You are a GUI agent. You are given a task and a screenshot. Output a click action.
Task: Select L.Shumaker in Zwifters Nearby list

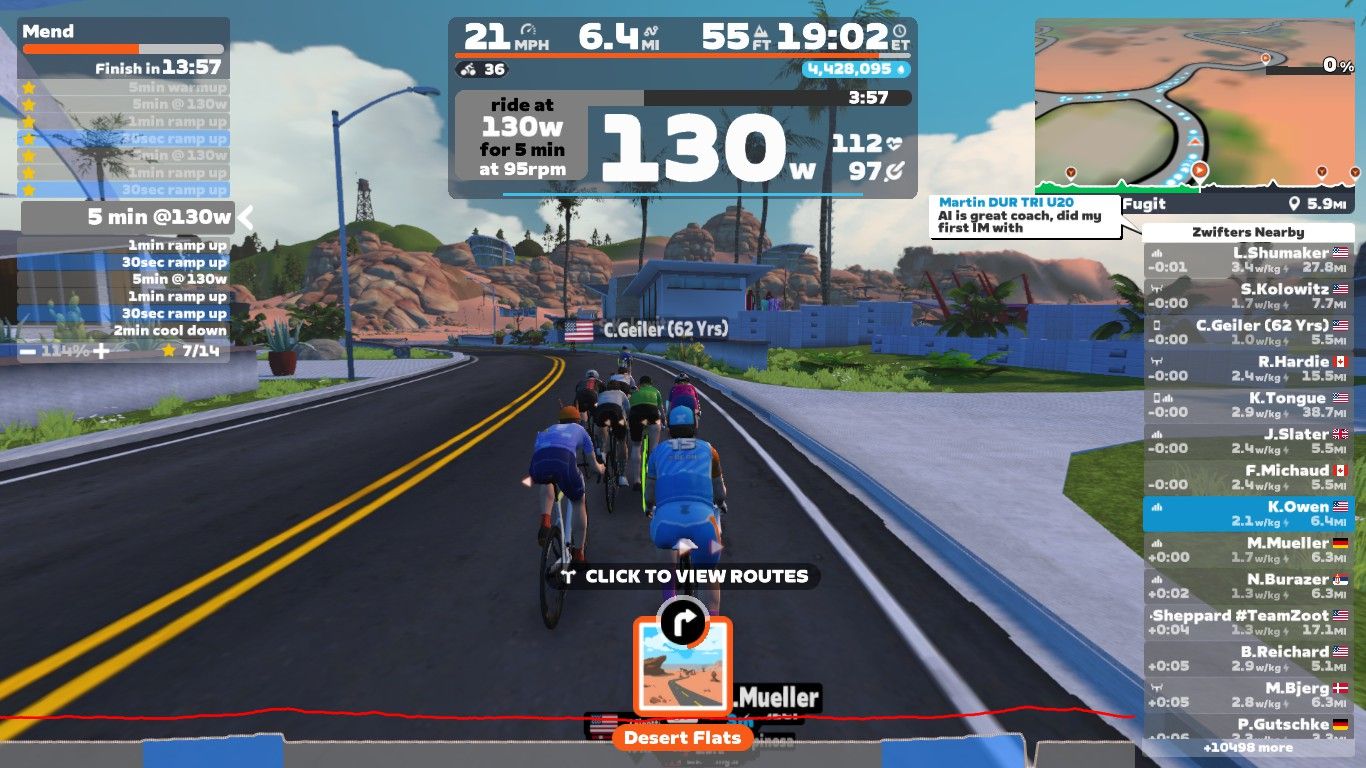pos(1248,261)
